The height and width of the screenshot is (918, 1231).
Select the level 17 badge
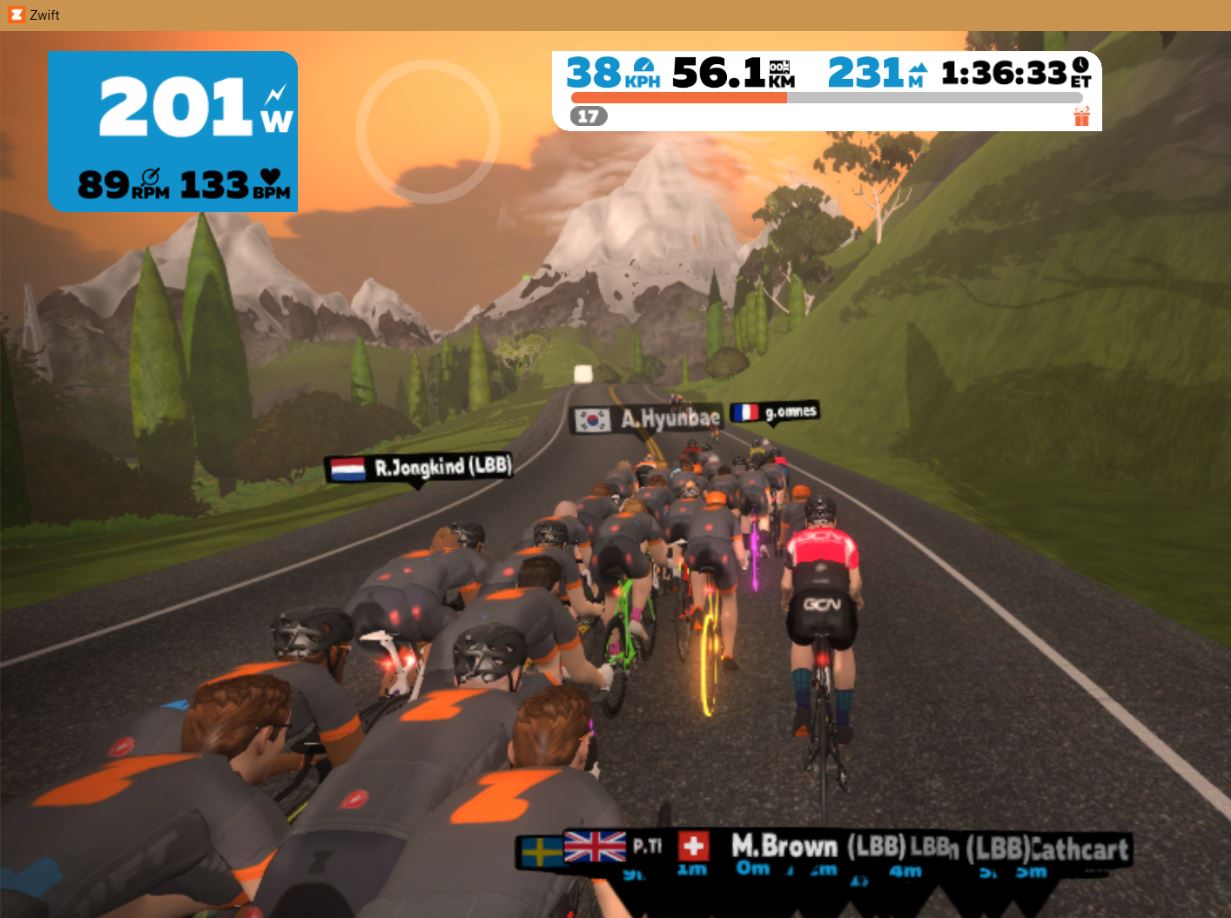point(589,116)
